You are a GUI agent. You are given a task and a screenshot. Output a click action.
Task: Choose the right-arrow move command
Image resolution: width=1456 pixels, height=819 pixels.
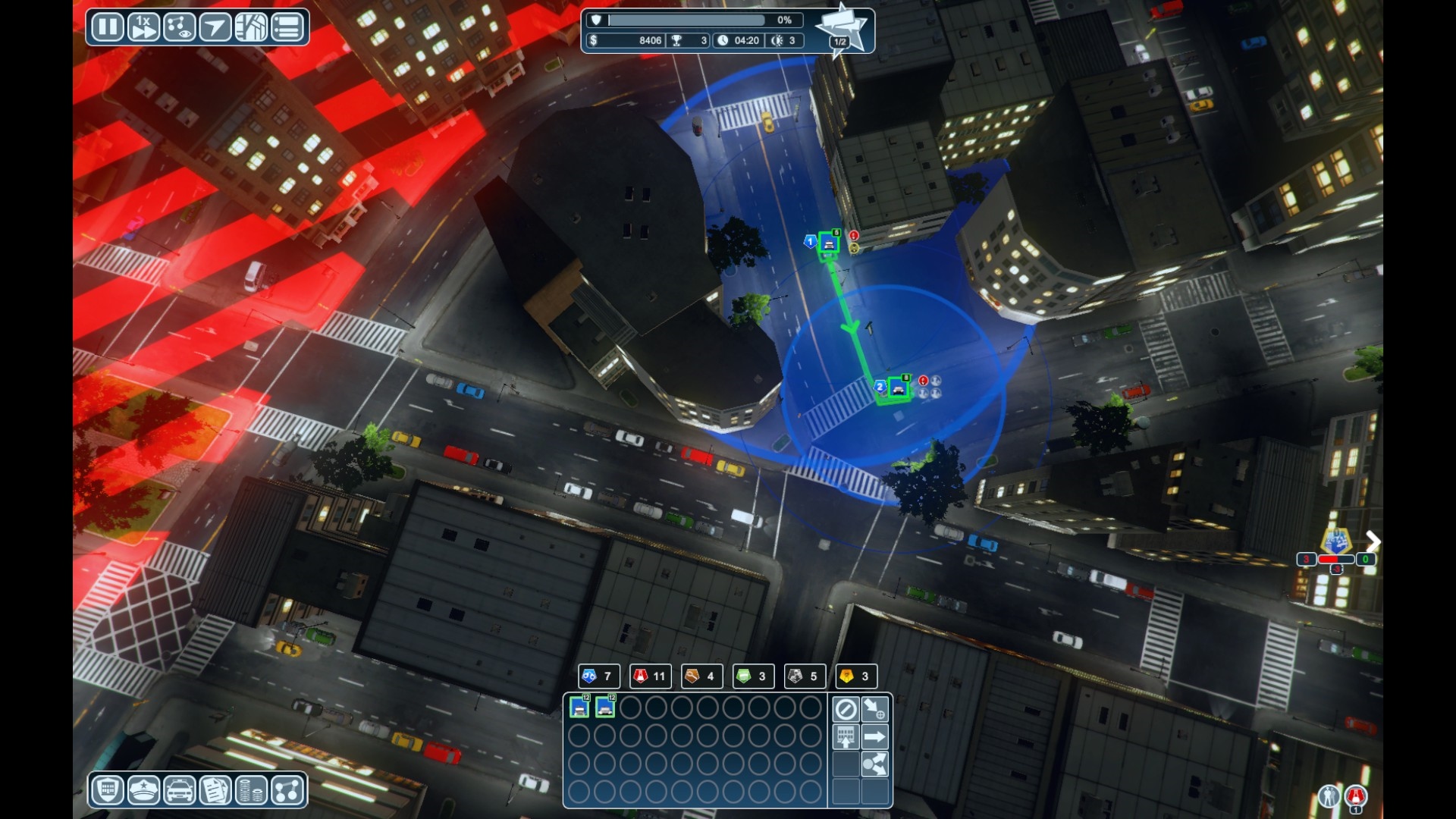[x=874, y=736]
